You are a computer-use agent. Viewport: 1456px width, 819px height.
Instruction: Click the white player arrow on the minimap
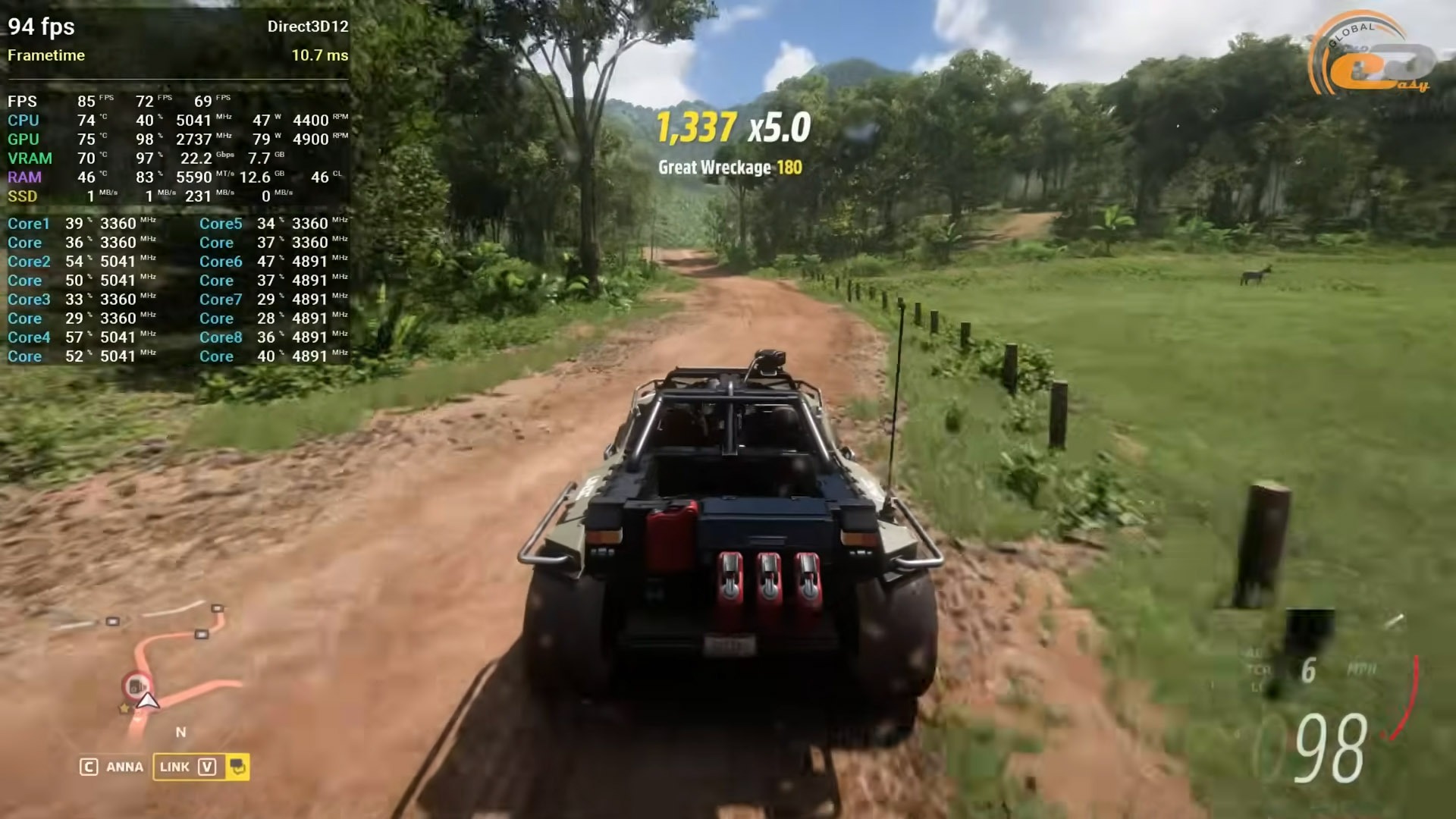[148, 701]
